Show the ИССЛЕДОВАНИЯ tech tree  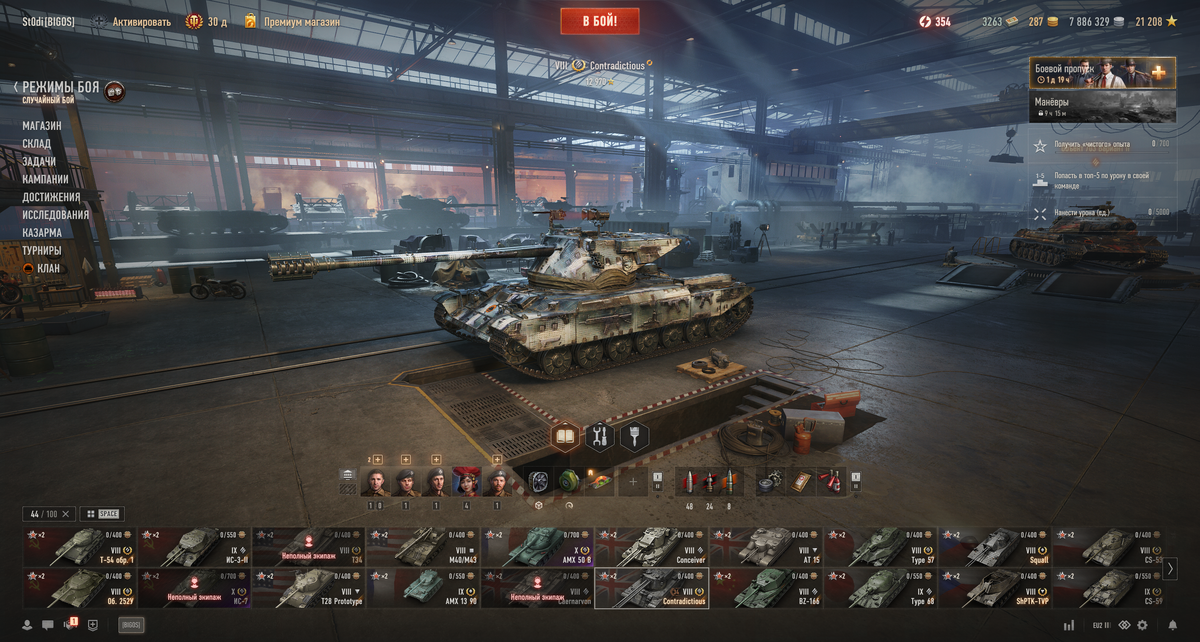(56, 215)
